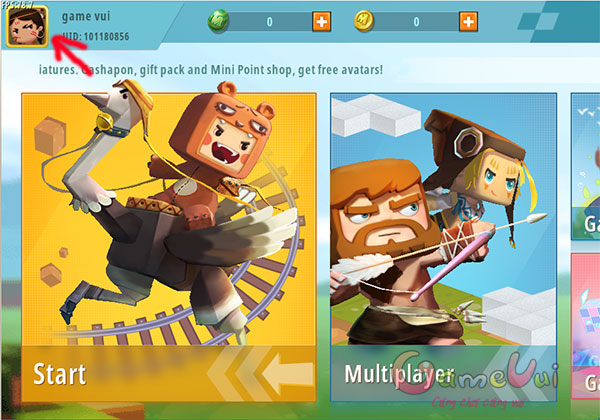Add more green gems with plus button

tap(321, 21)
